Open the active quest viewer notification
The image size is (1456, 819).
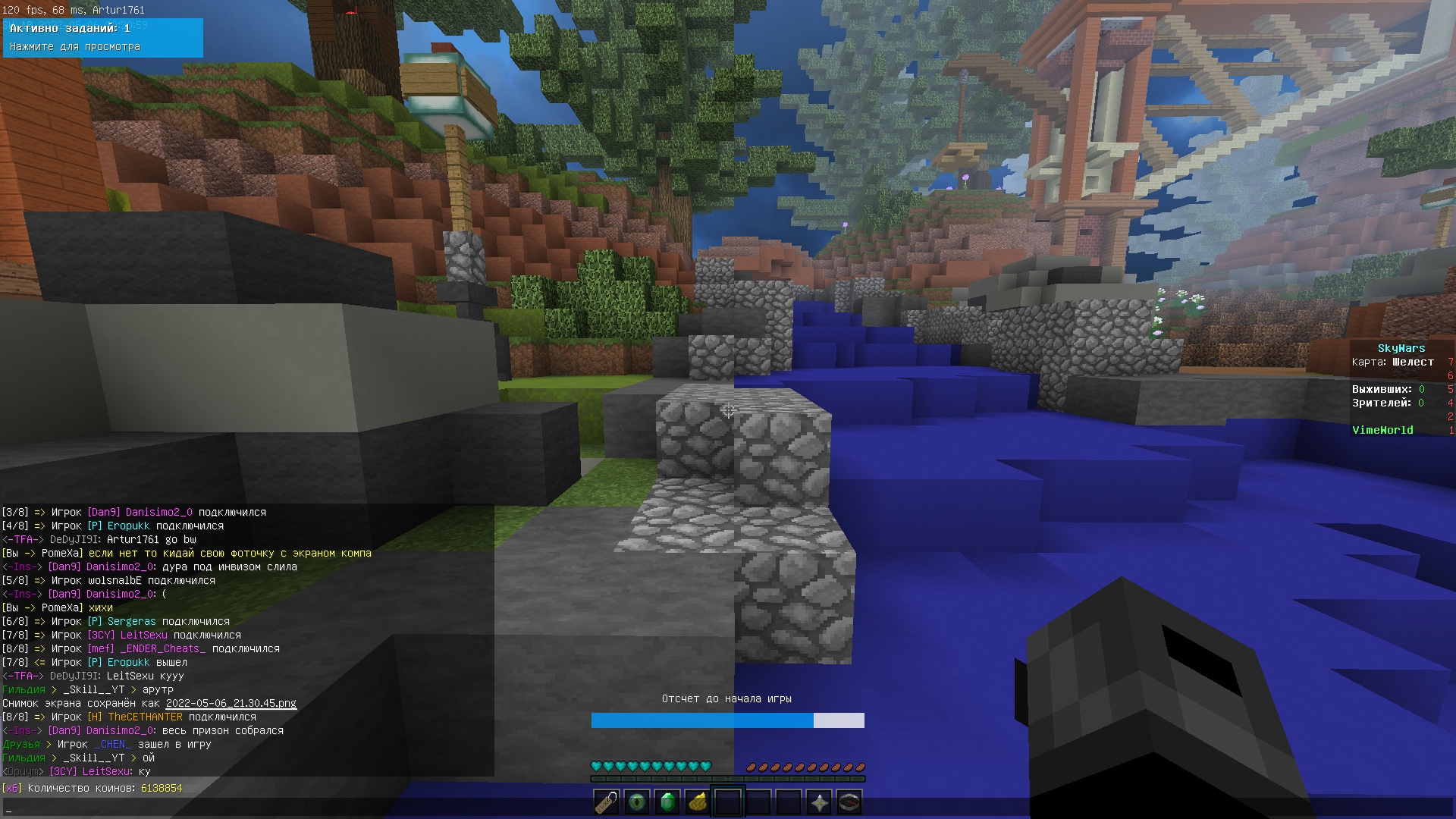102,38
